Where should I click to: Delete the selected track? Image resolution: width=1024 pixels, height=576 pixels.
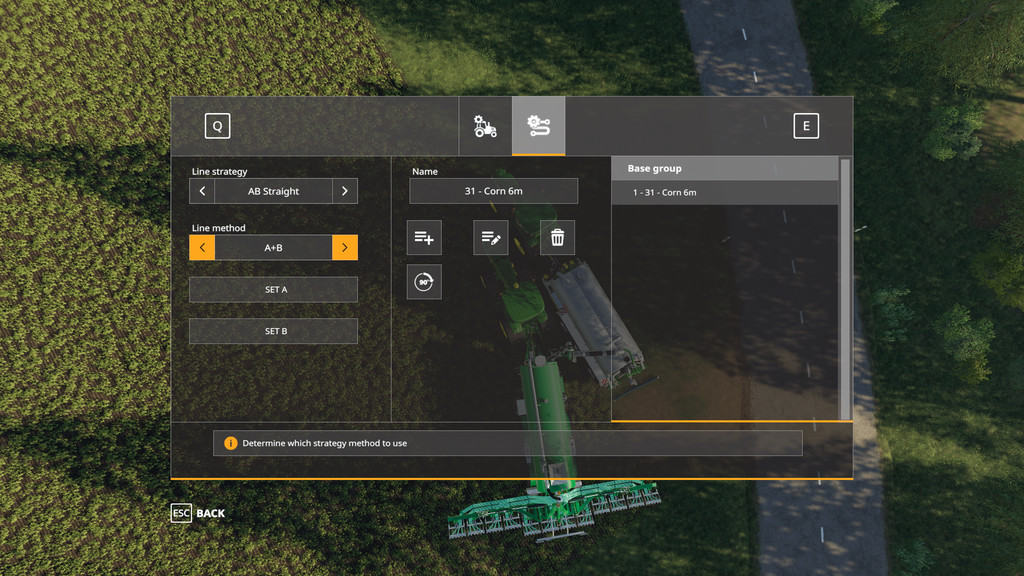557,238
